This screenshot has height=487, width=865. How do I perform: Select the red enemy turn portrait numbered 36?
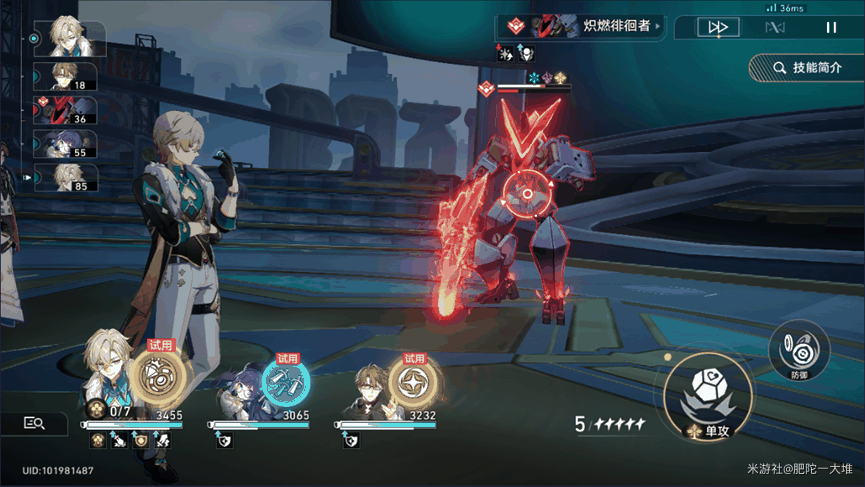(66, 109)
